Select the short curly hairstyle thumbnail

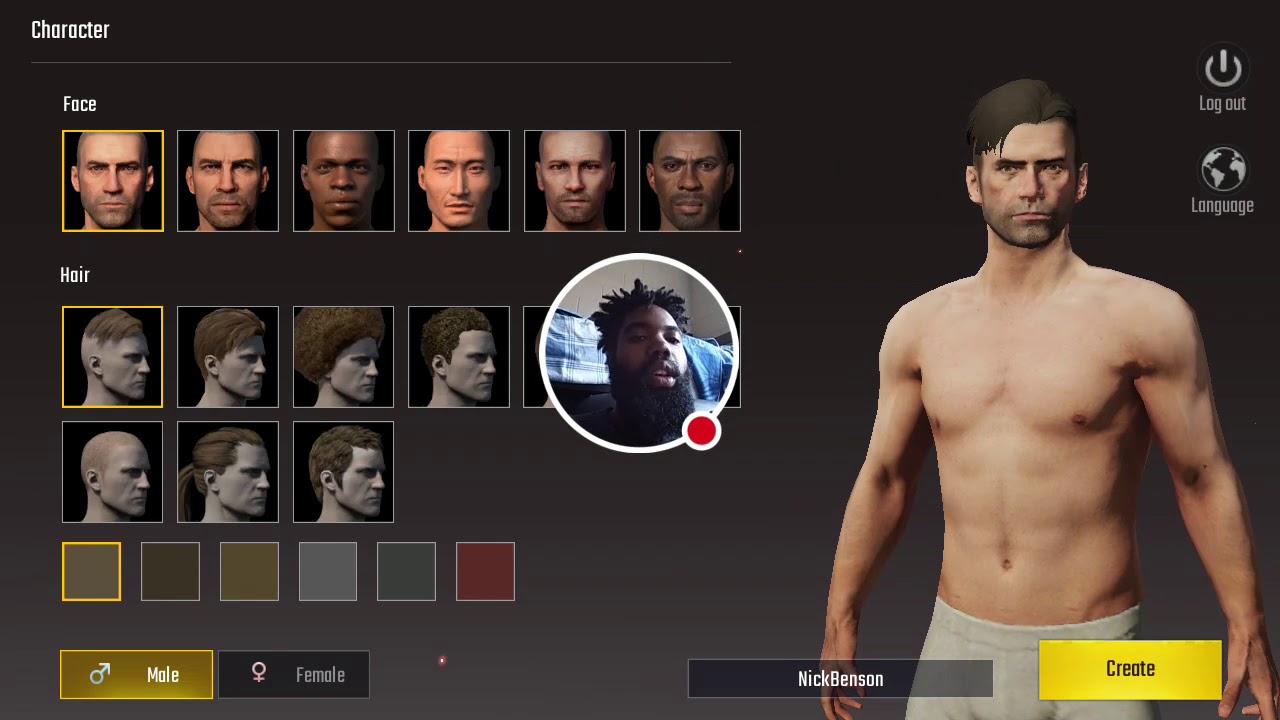(459, 357)
